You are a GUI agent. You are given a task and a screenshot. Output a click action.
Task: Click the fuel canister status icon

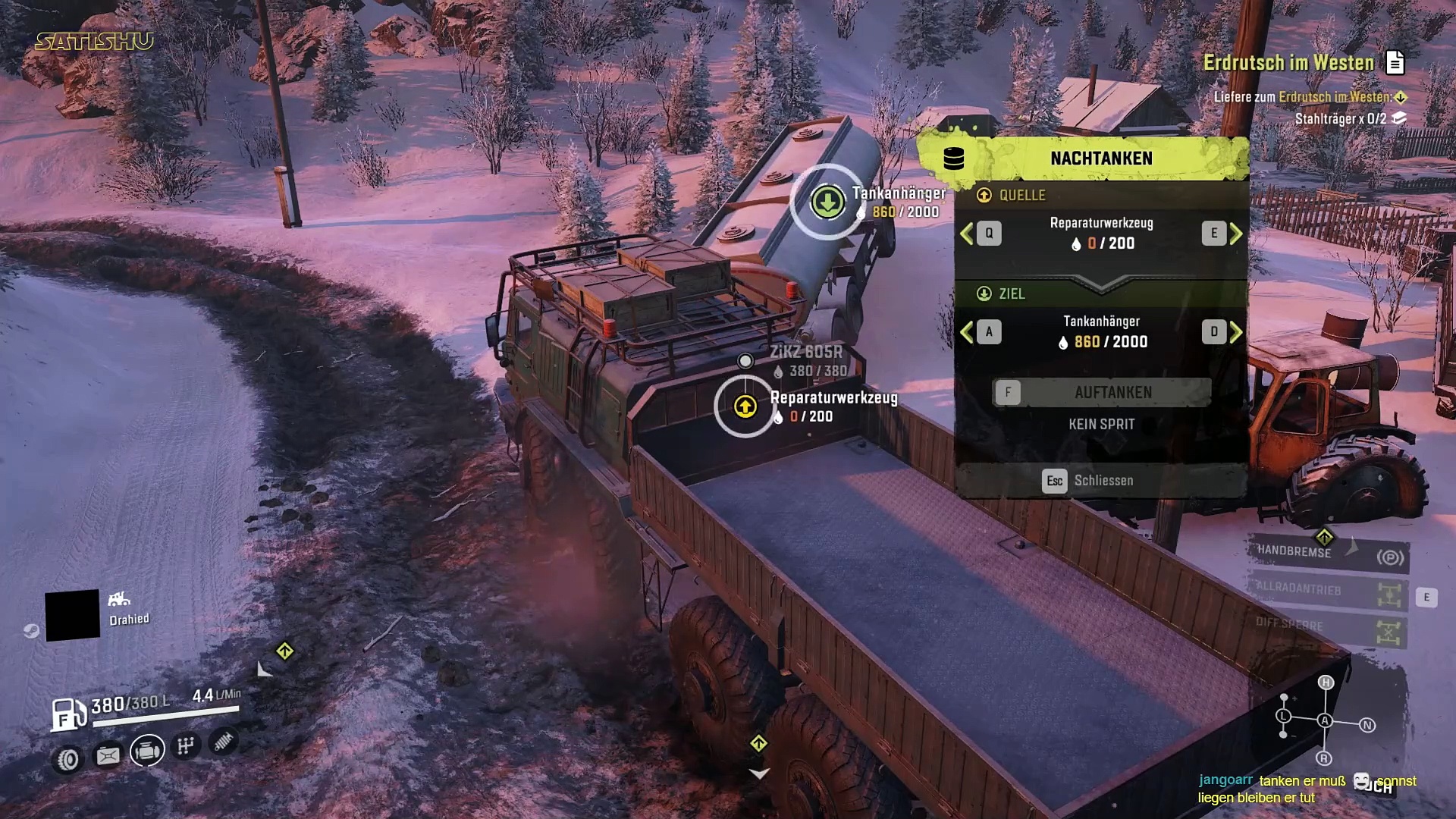108,755
